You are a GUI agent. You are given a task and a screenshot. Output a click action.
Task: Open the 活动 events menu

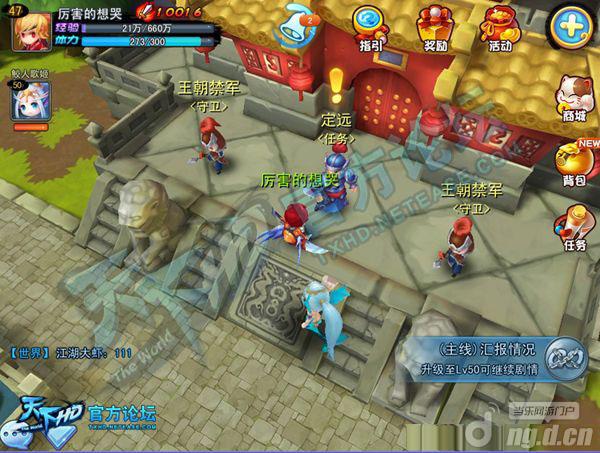point(498,27)
